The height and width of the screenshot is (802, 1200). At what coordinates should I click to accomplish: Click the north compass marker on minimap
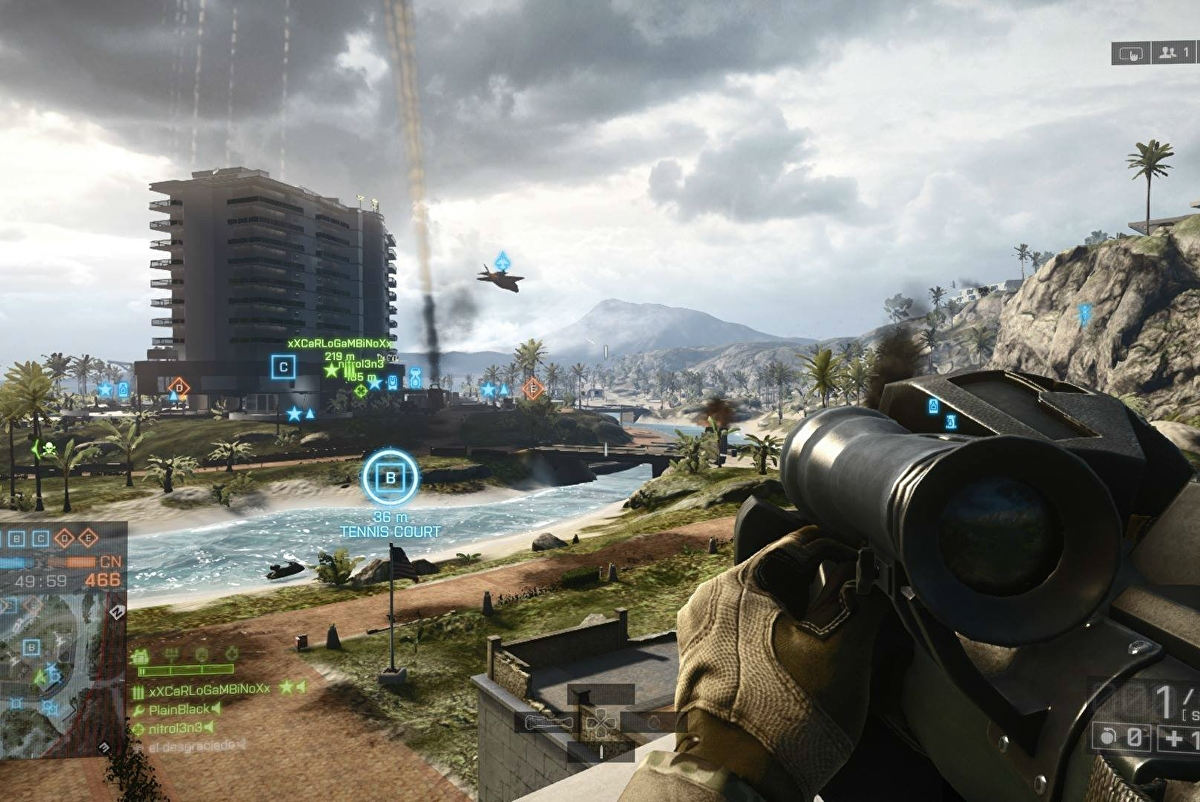pyautogui.click(x=117, y=612)
